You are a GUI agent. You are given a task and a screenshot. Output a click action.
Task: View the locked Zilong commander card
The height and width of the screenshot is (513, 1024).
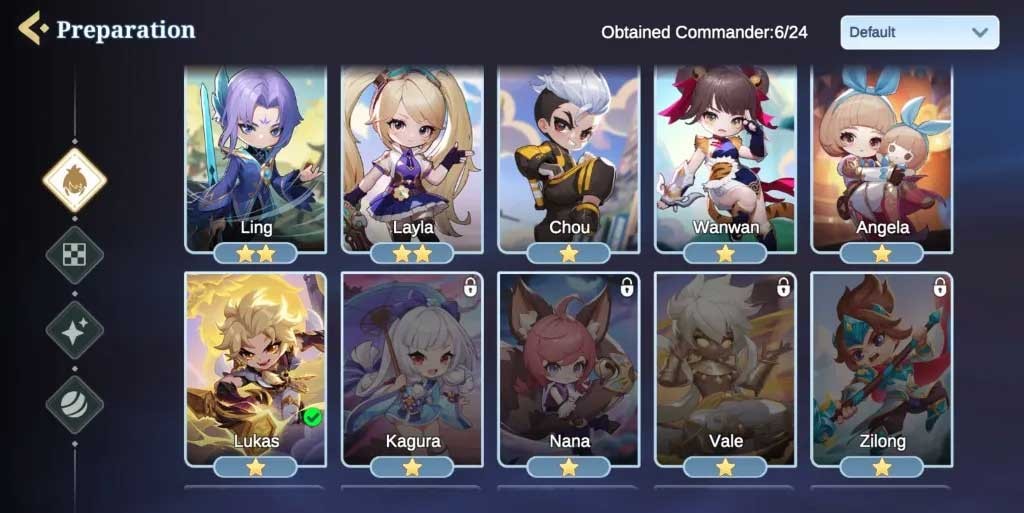click(882, 368)
